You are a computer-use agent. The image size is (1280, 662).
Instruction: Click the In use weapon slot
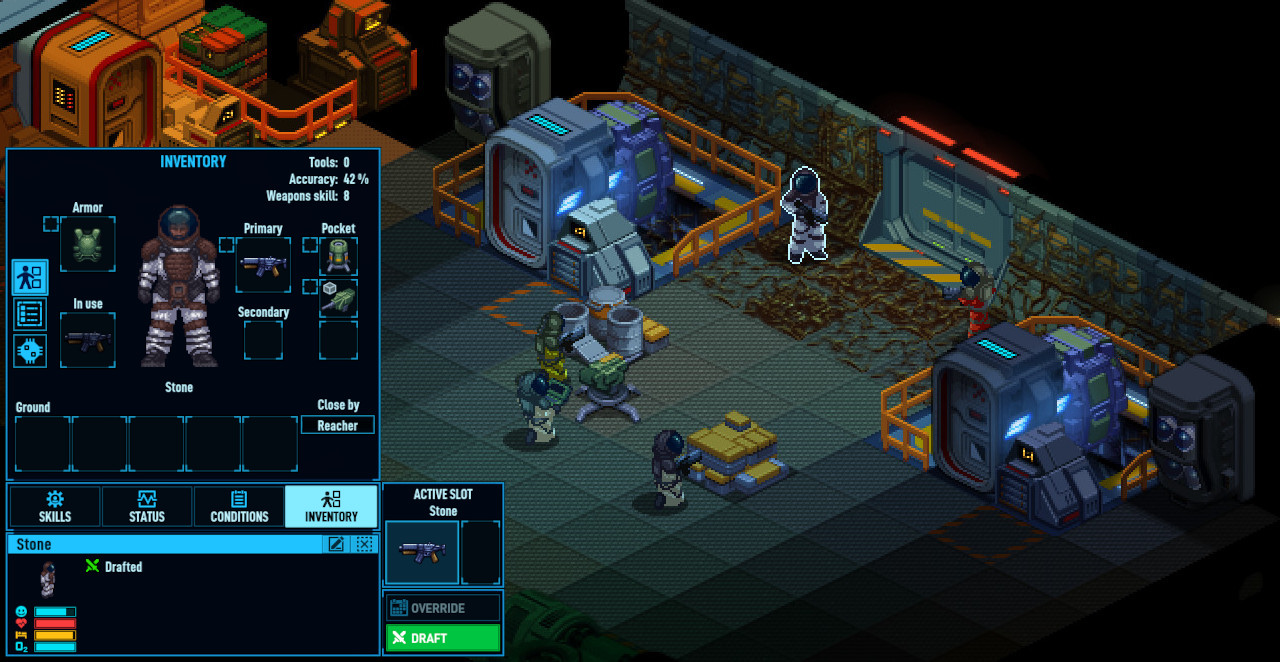88,340
